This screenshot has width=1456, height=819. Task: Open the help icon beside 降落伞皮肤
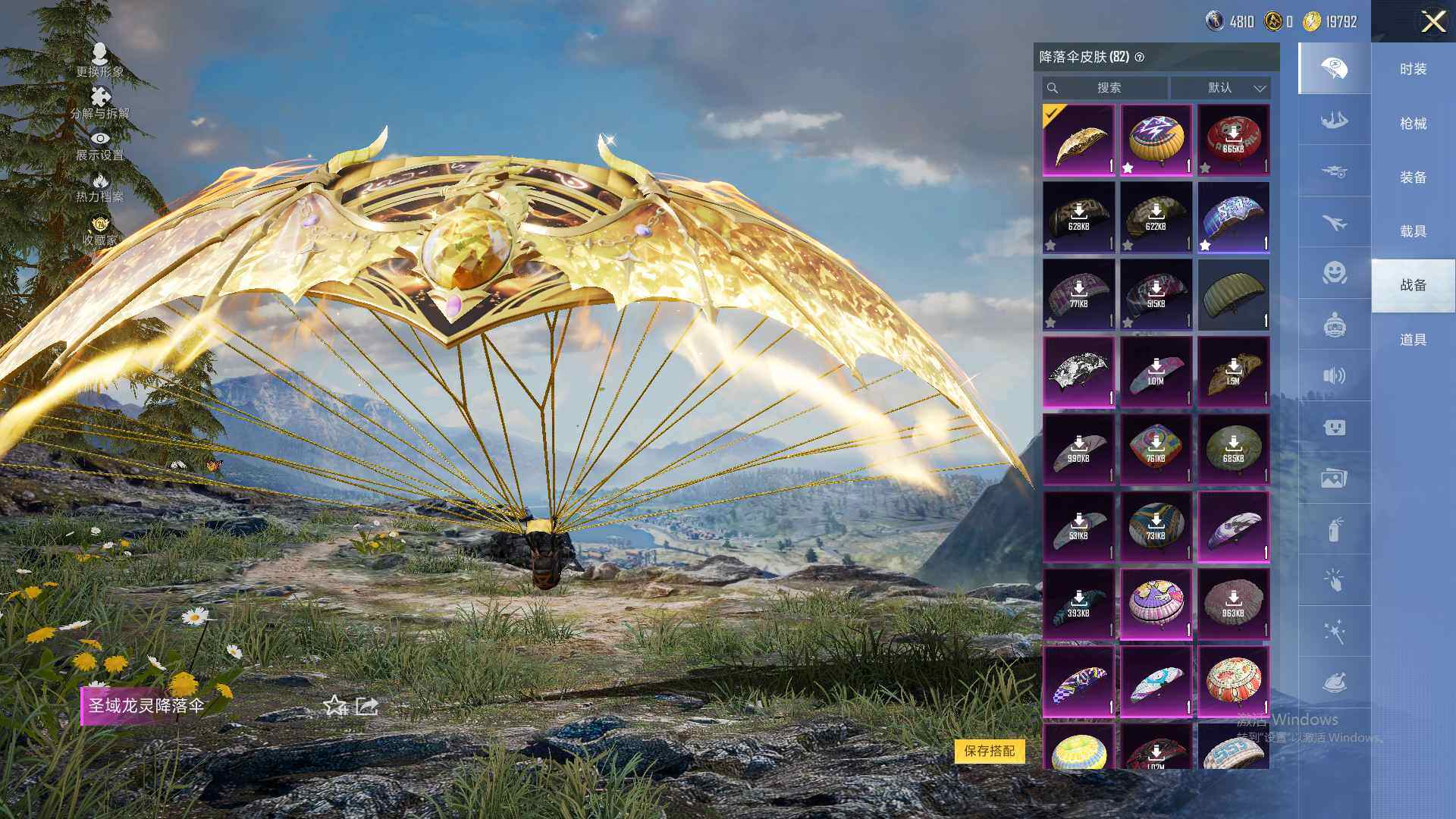click(x=1139, y=58)
